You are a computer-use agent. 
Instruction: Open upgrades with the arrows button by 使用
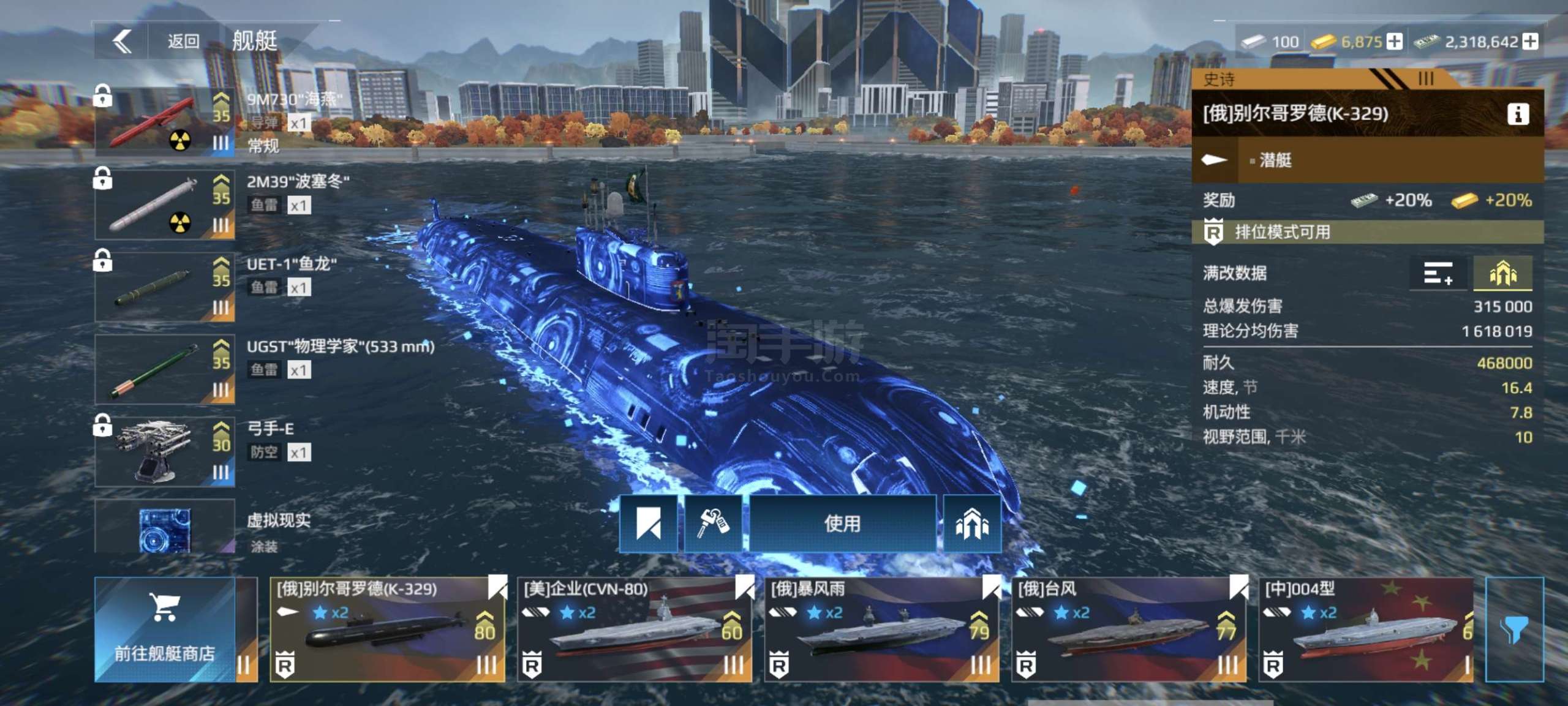972,524
